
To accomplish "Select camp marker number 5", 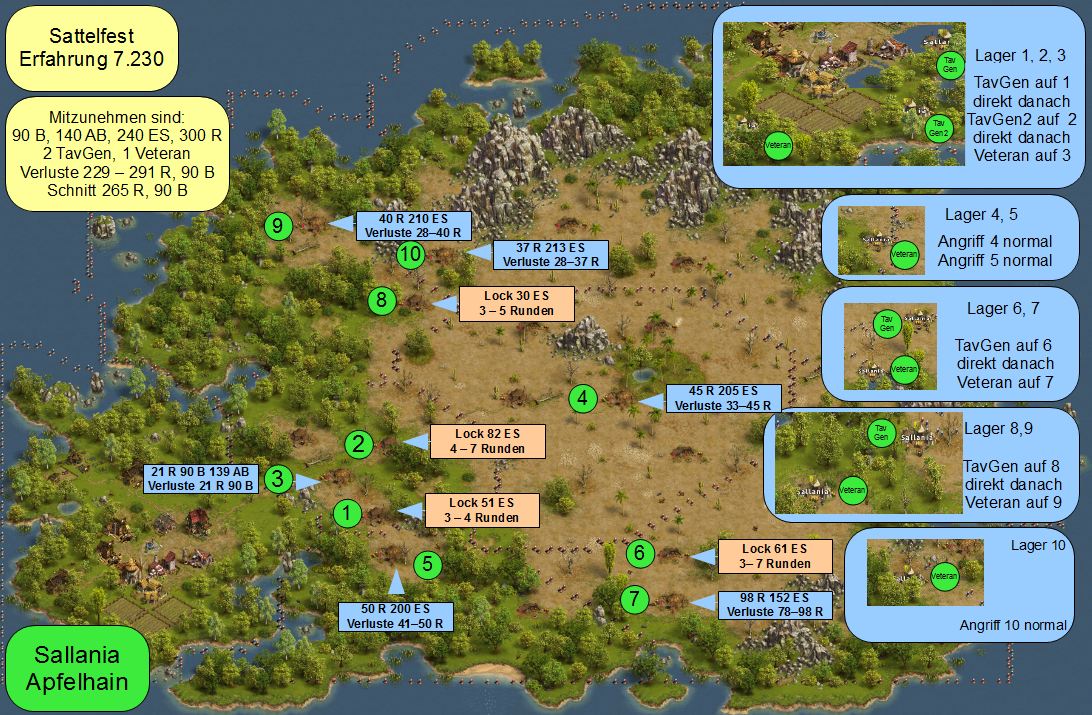I will [428, 564].
